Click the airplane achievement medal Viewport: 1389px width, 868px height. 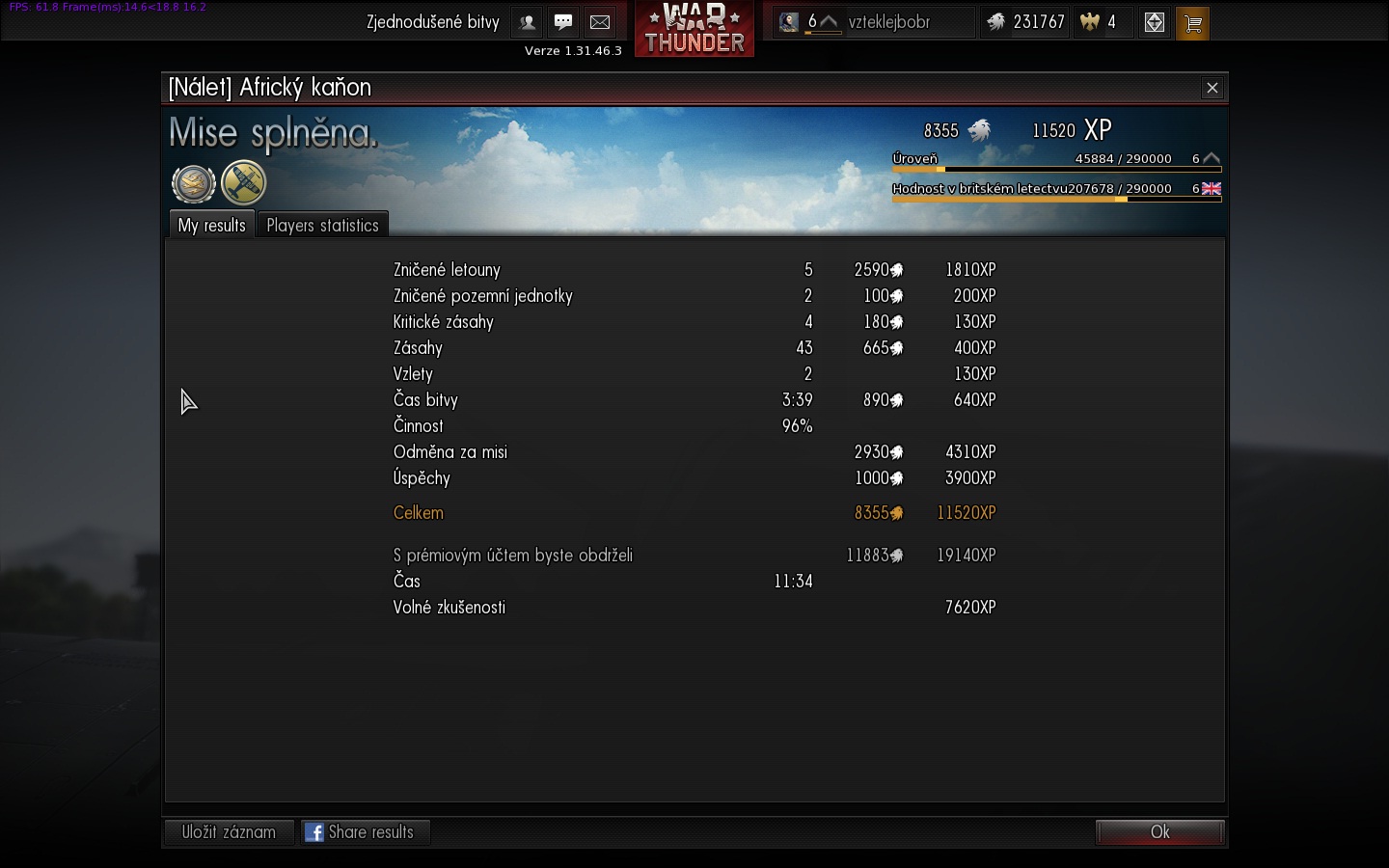[243, 183]
